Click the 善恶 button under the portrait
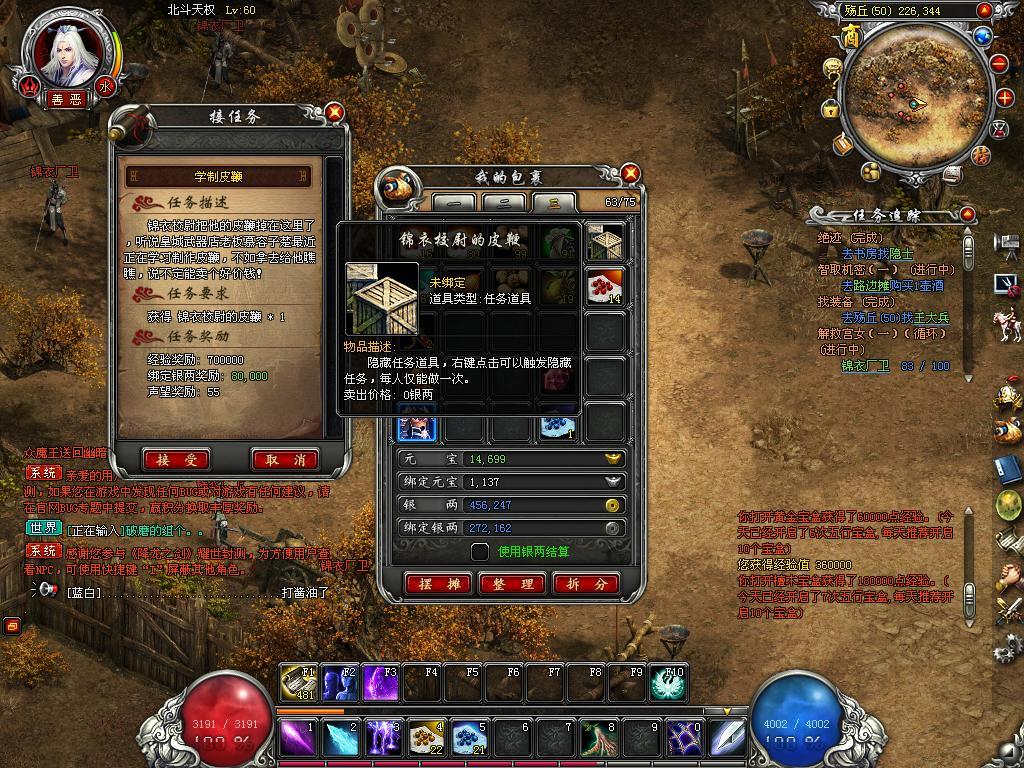Screen dimensions: 1024x768 tap(68, 100)
